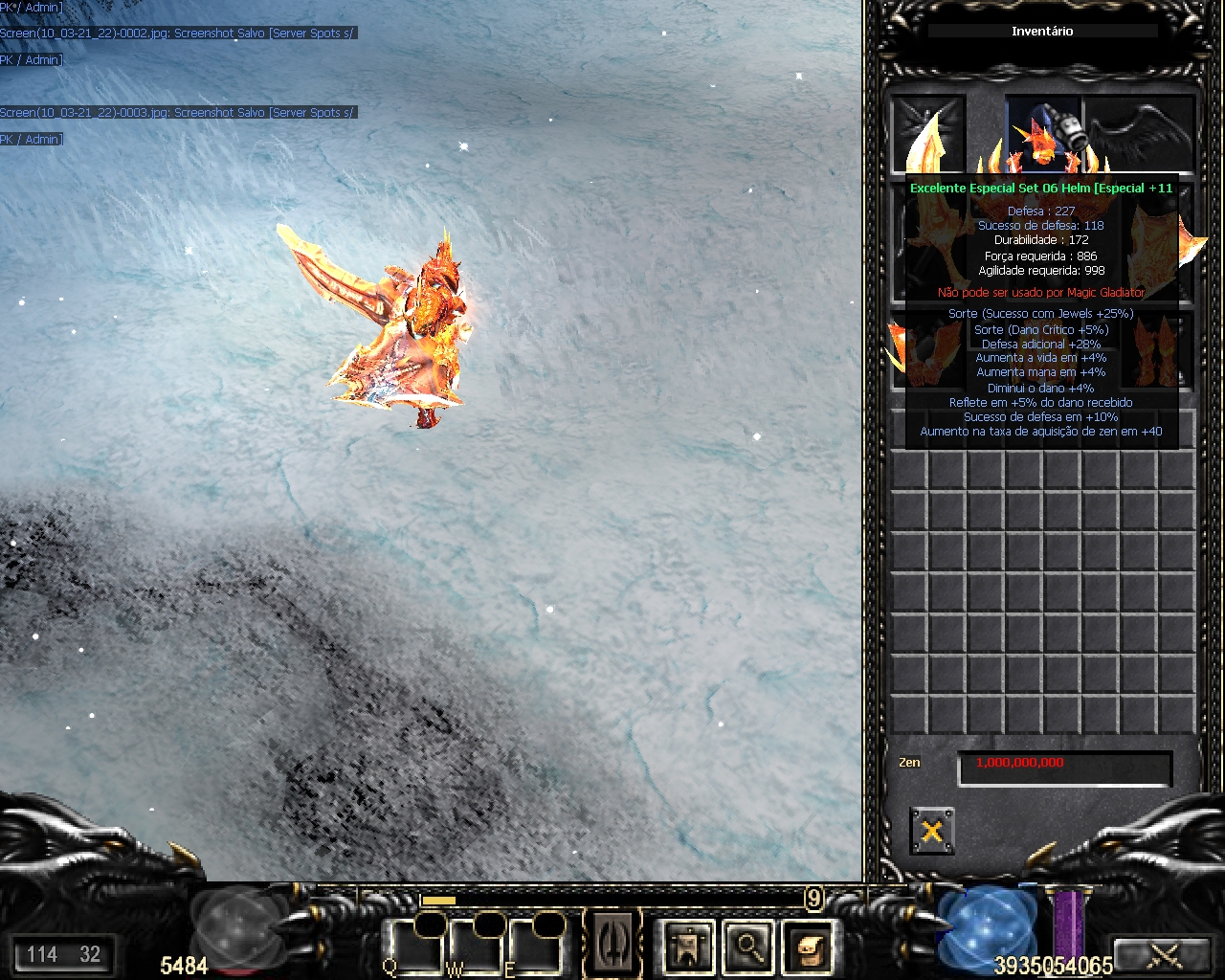Click the magnifying glass button
This screenshot has width=1225, height=980.
(x=747, y=947)
